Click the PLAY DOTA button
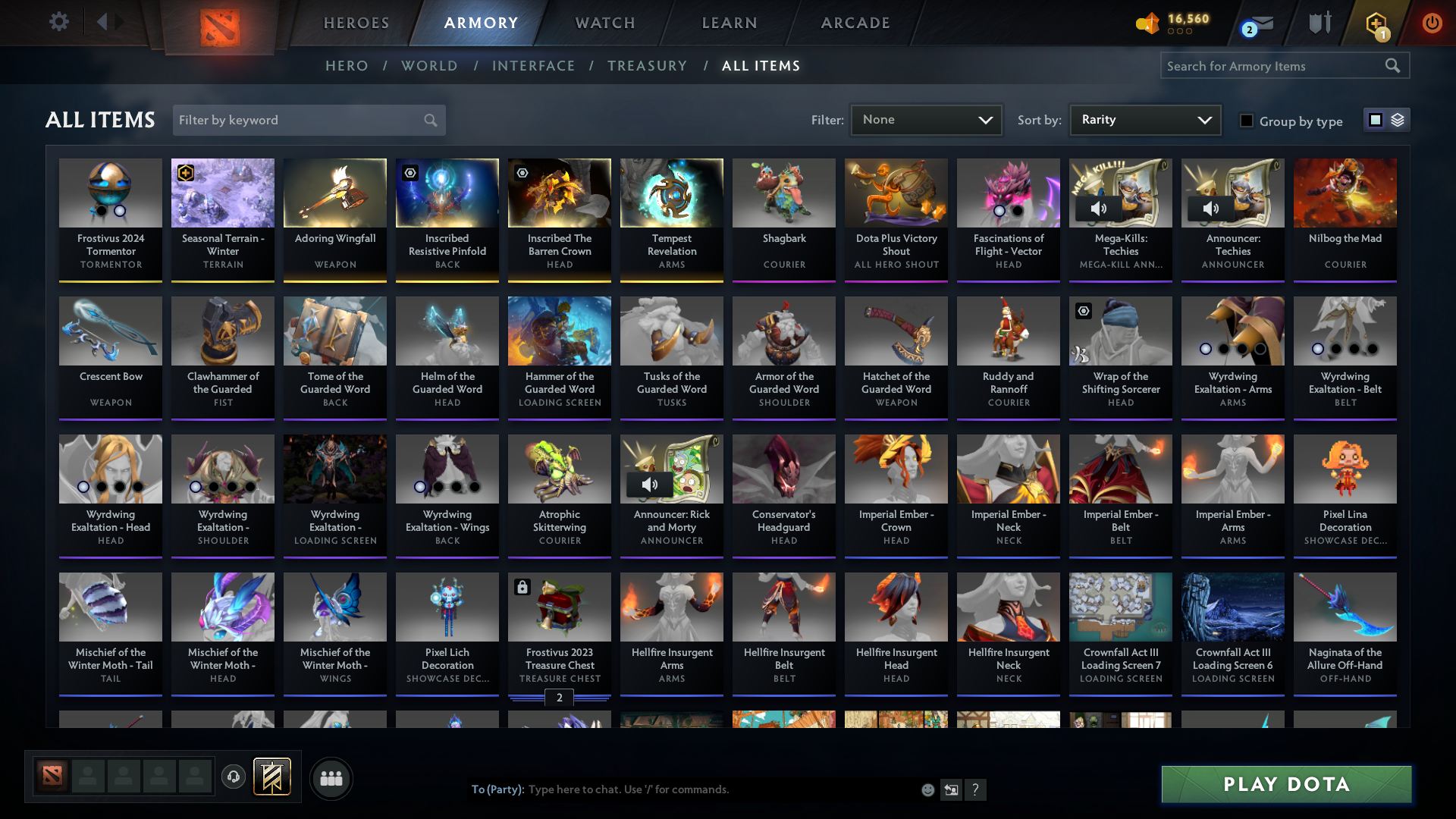The image size is (1456, 819). click(x=1285, y=784)
